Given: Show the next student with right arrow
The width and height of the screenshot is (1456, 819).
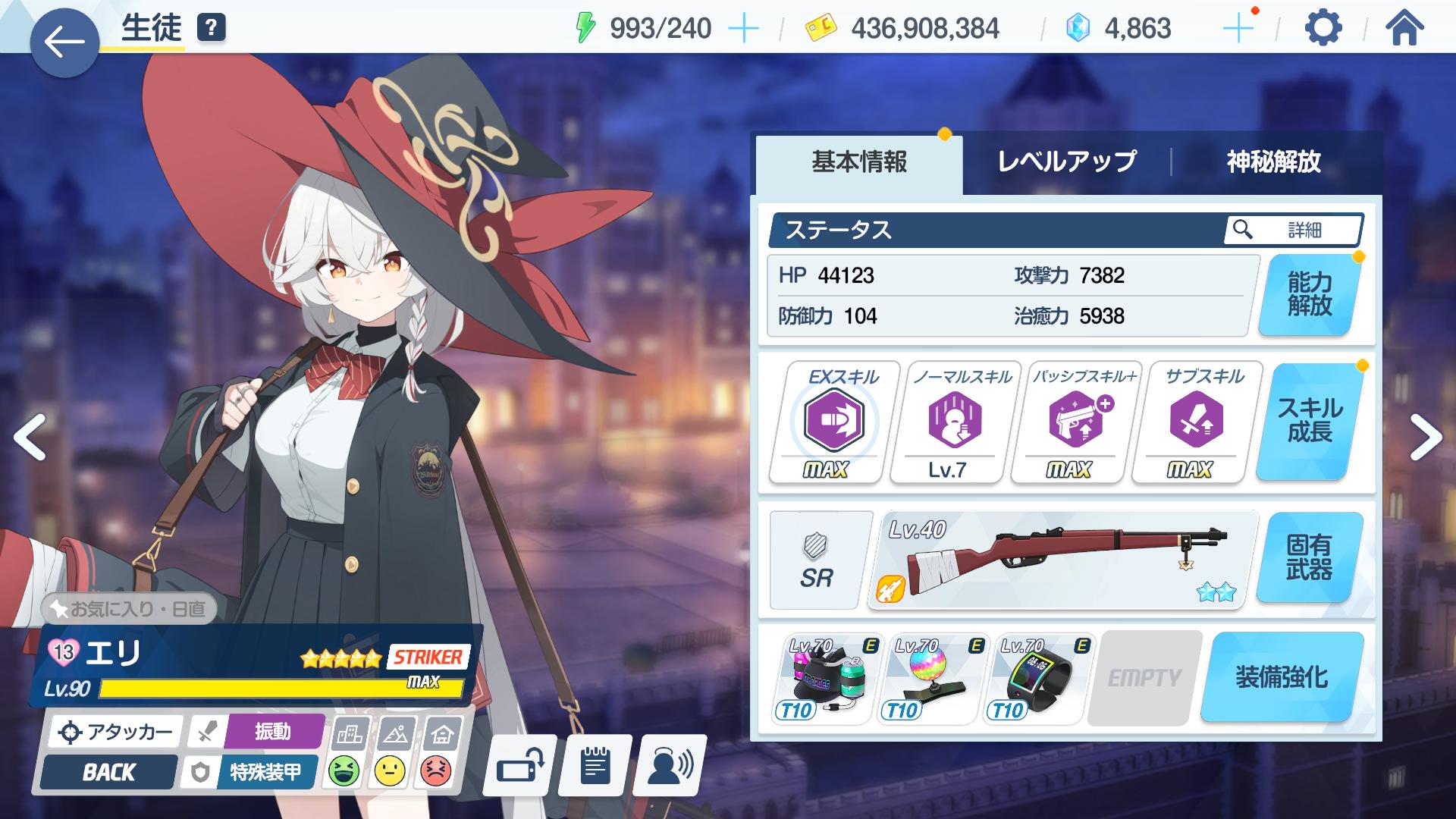Looking at the screenshot, I should point(1425,438).
